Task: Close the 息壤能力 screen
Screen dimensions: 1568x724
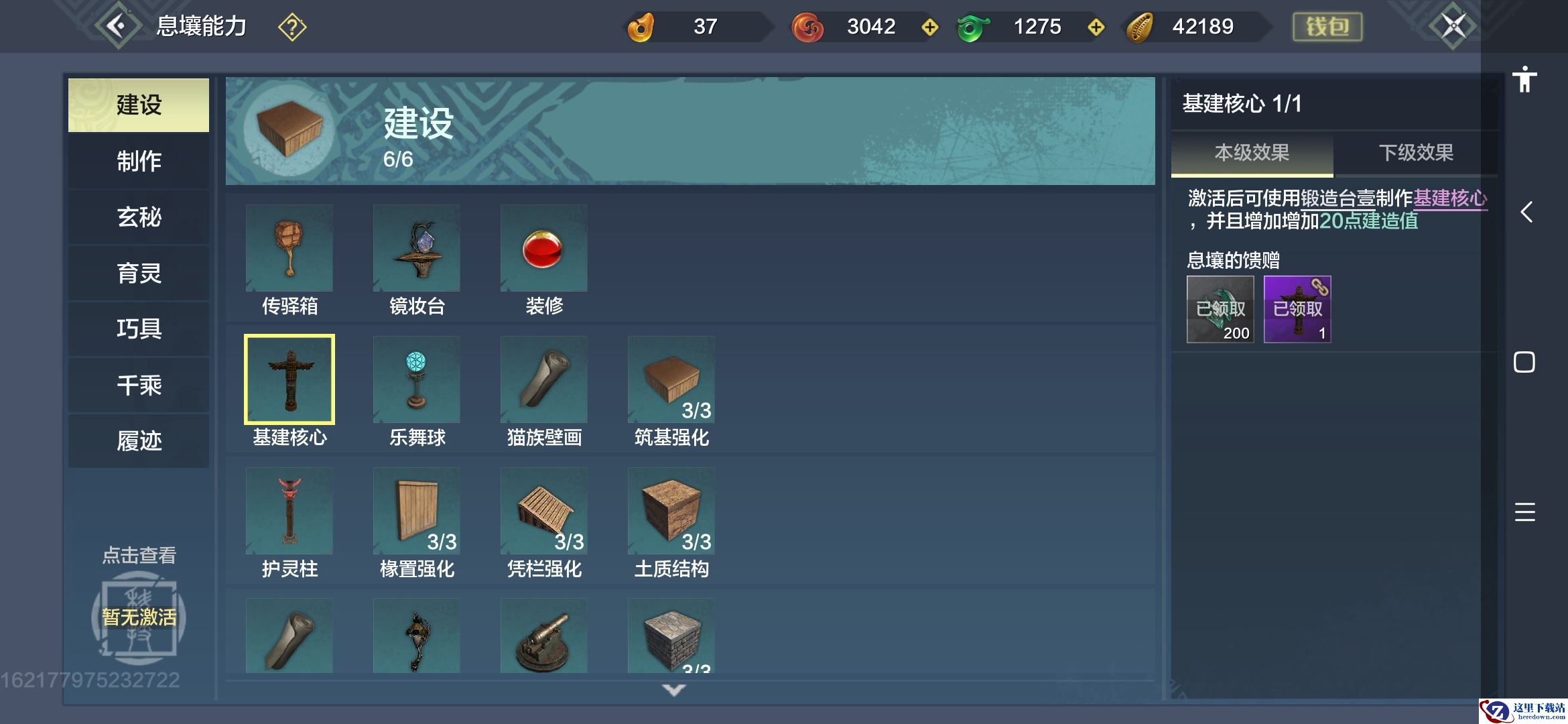Action: (1453, 26)
